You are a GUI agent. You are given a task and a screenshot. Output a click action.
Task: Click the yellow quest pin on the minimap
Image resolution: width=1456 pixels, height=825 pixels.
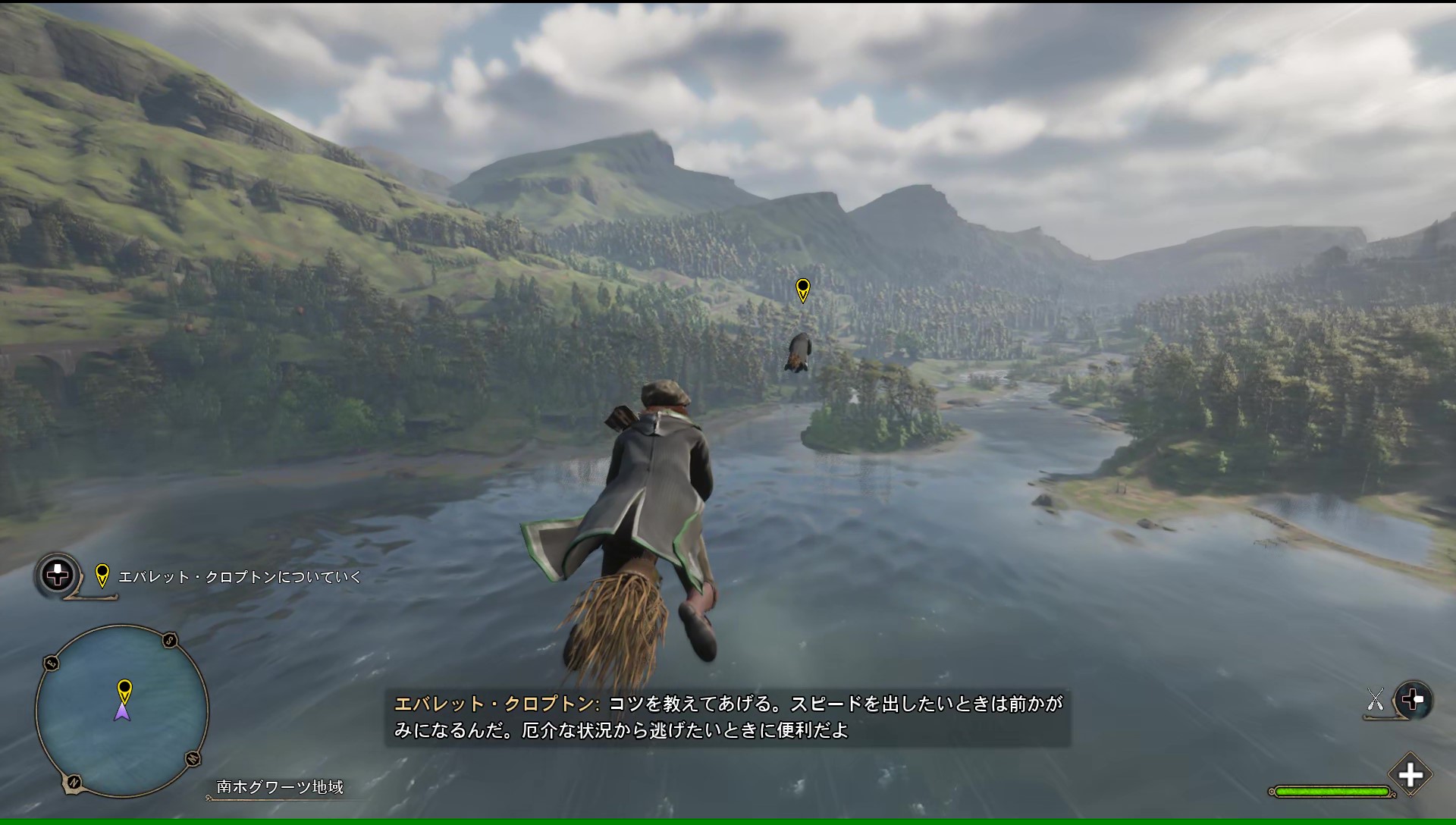(x=124, y=690)
